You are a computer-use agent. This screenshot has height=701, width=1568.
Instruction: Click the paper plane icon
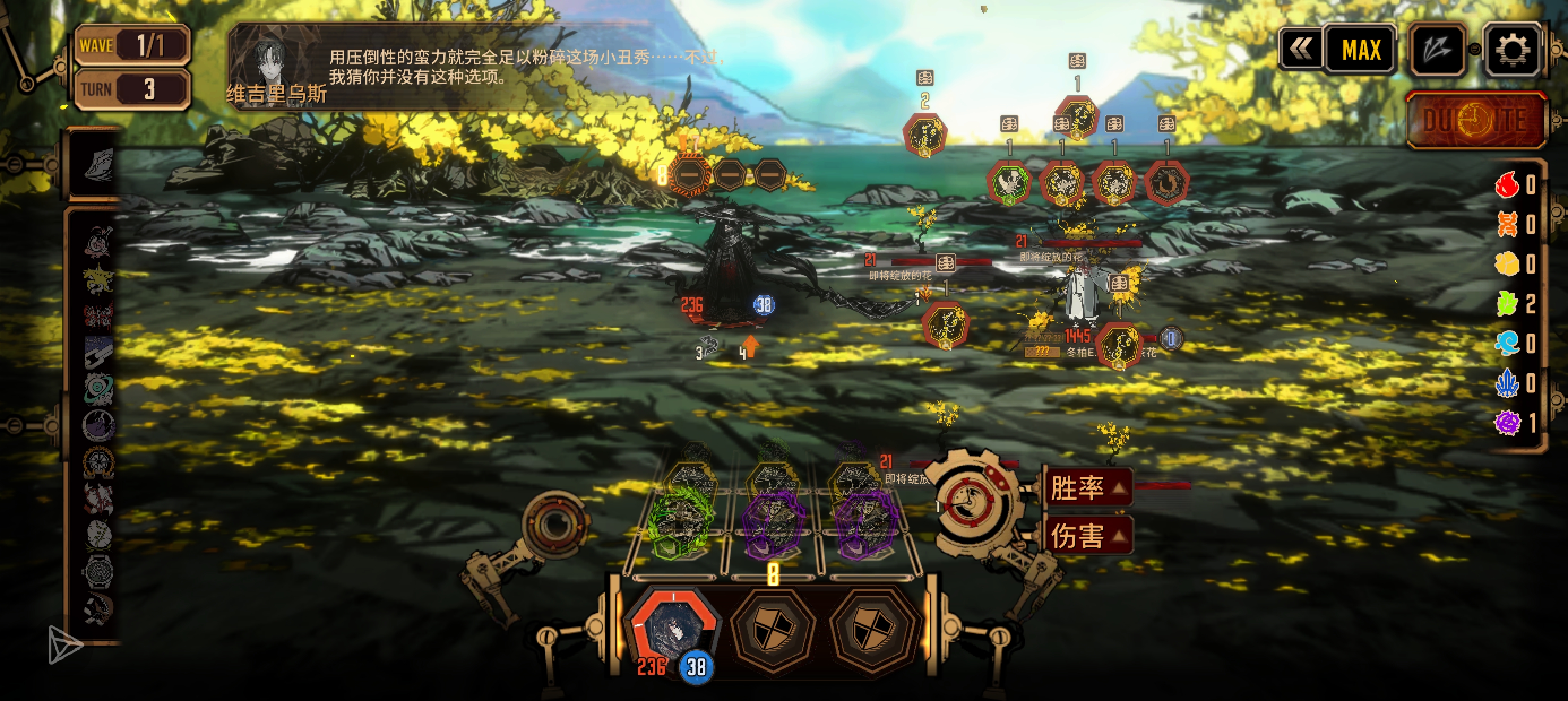coord(64,644)
